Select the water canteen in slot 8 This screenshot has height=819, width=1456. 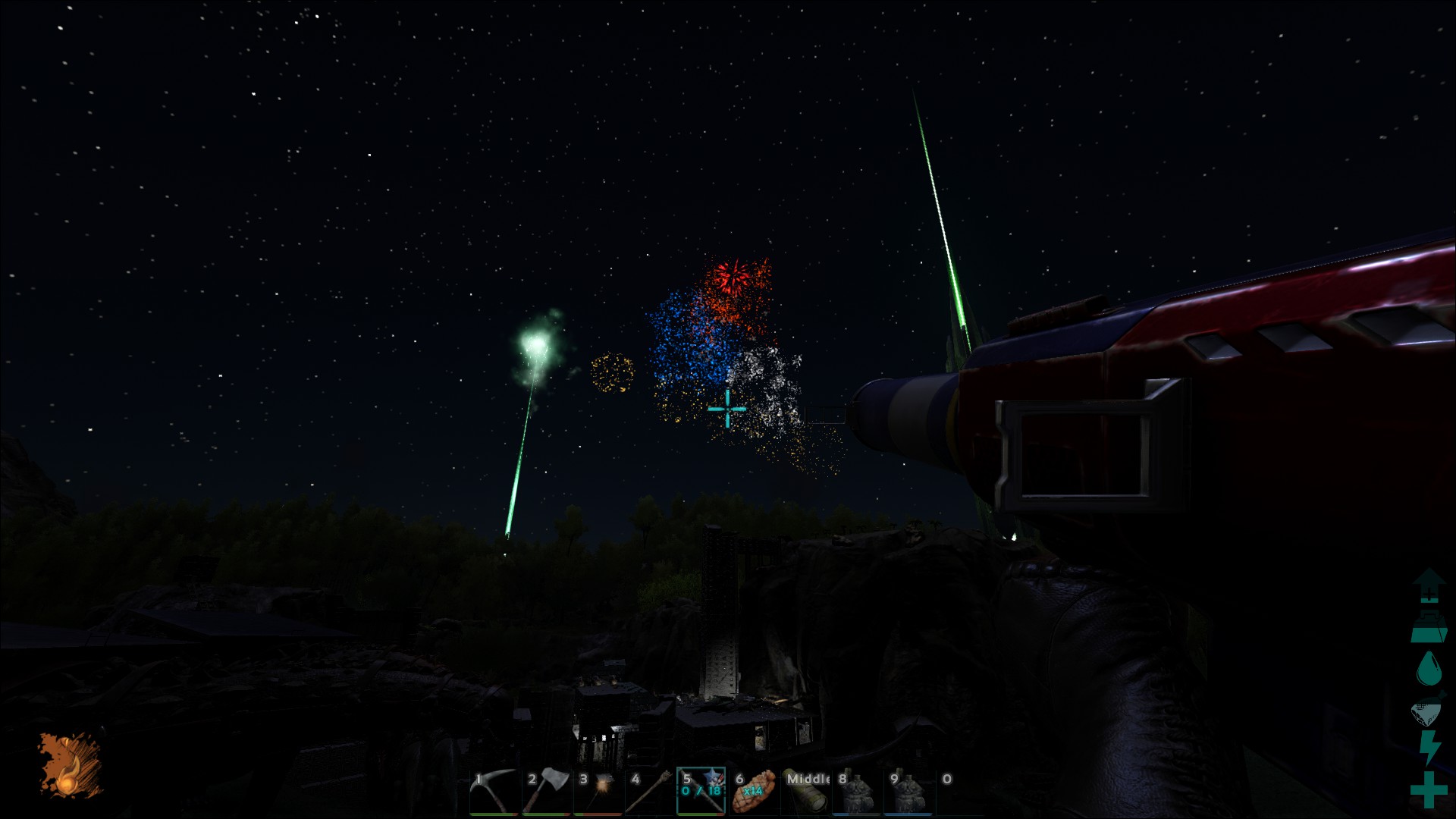[x=857, y=792]
